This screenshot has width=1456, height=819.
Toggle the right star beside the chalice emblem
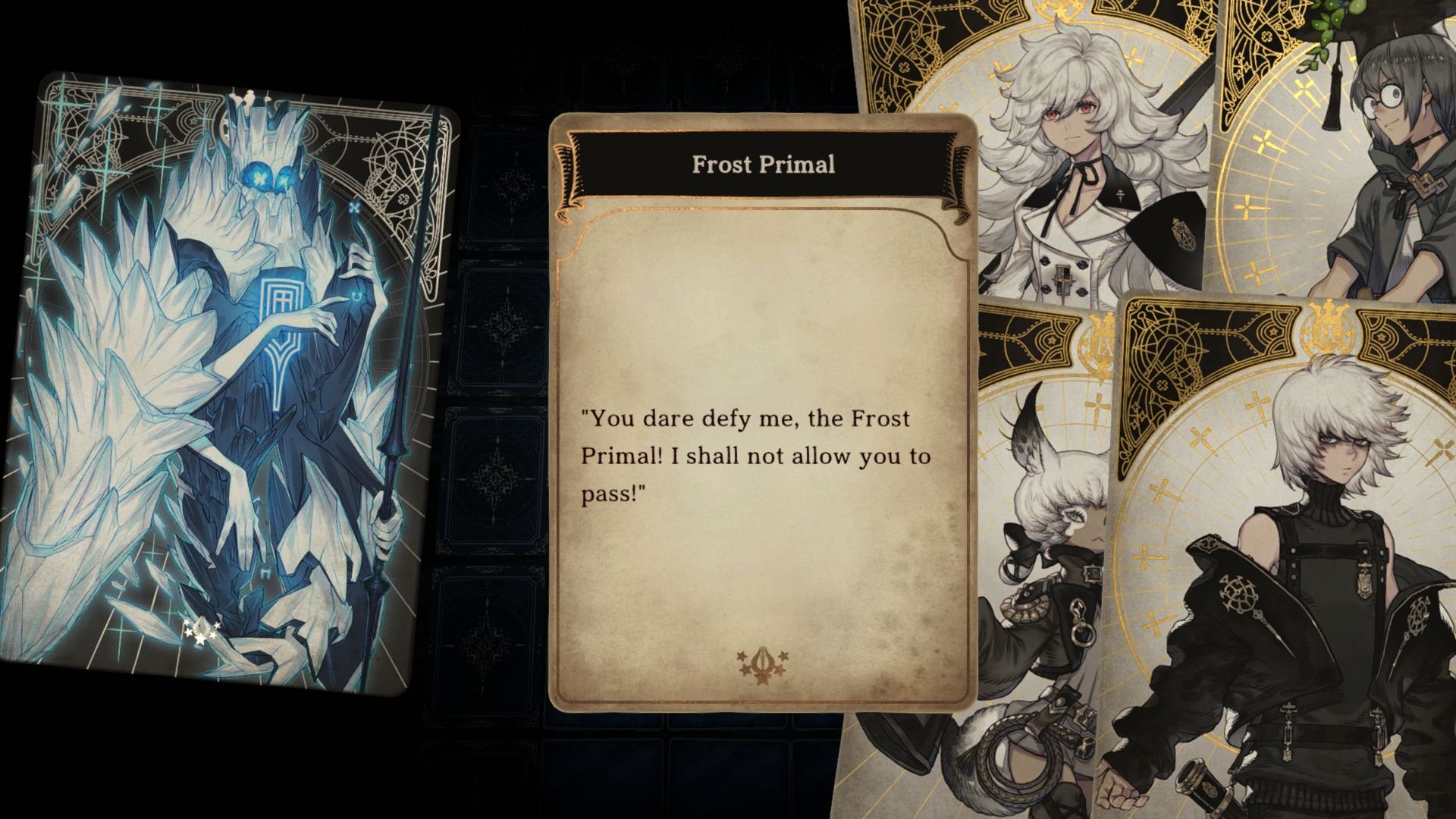pyautogui.click(x=783, y=657)
